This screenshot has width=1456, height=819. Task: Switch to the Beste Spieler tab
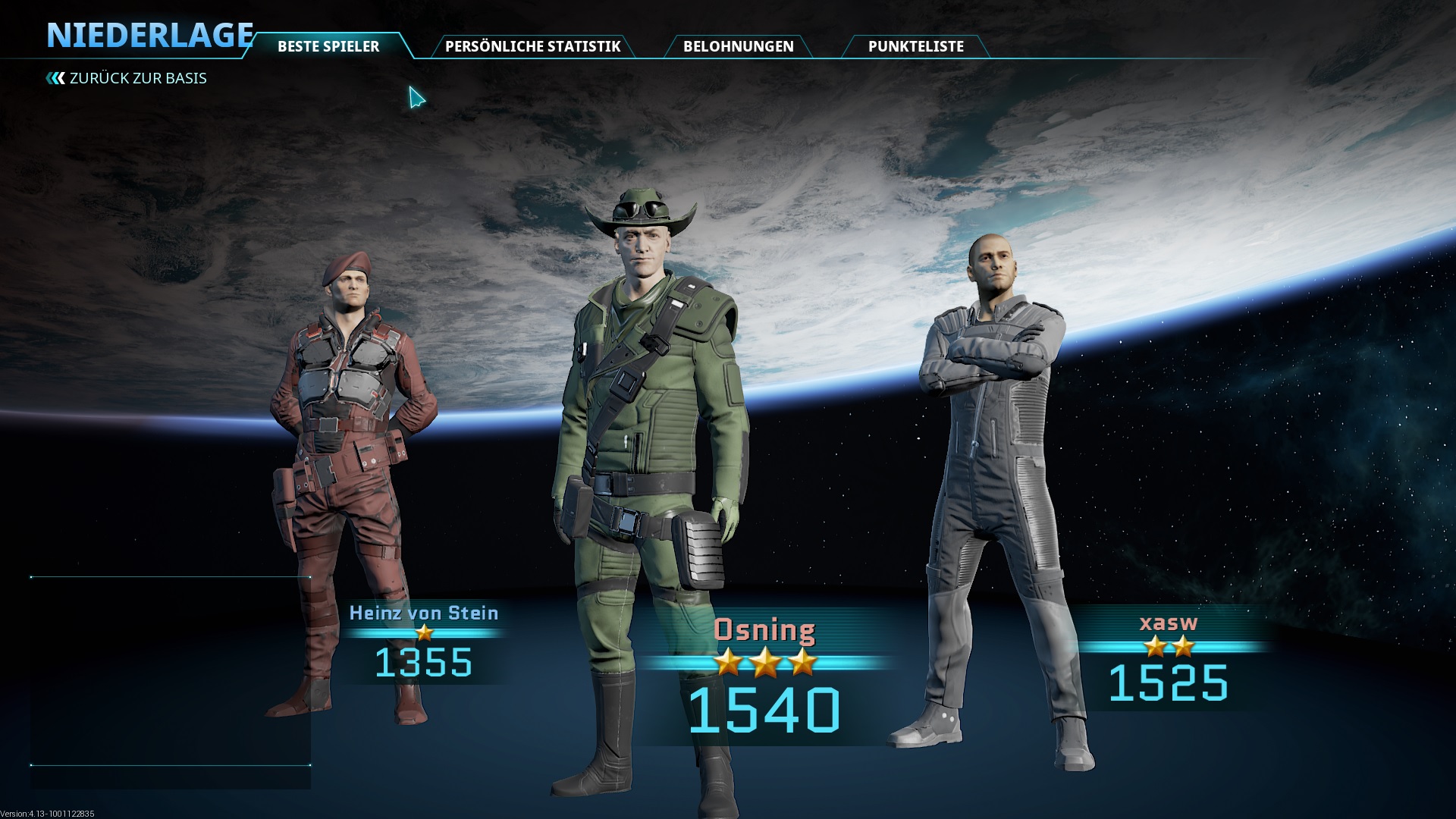[x=328, y=46]
